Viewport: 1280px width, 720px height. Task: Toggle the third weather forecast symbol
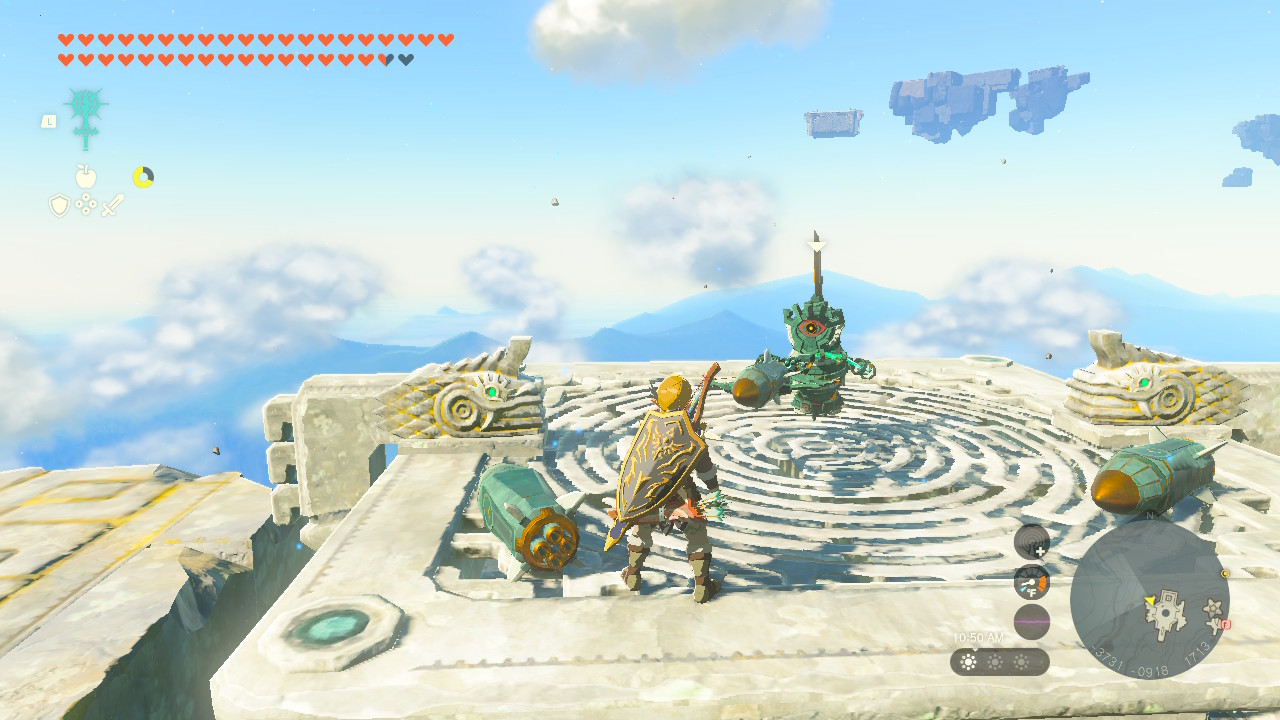pyautogui.click(x=1021, y=661)
